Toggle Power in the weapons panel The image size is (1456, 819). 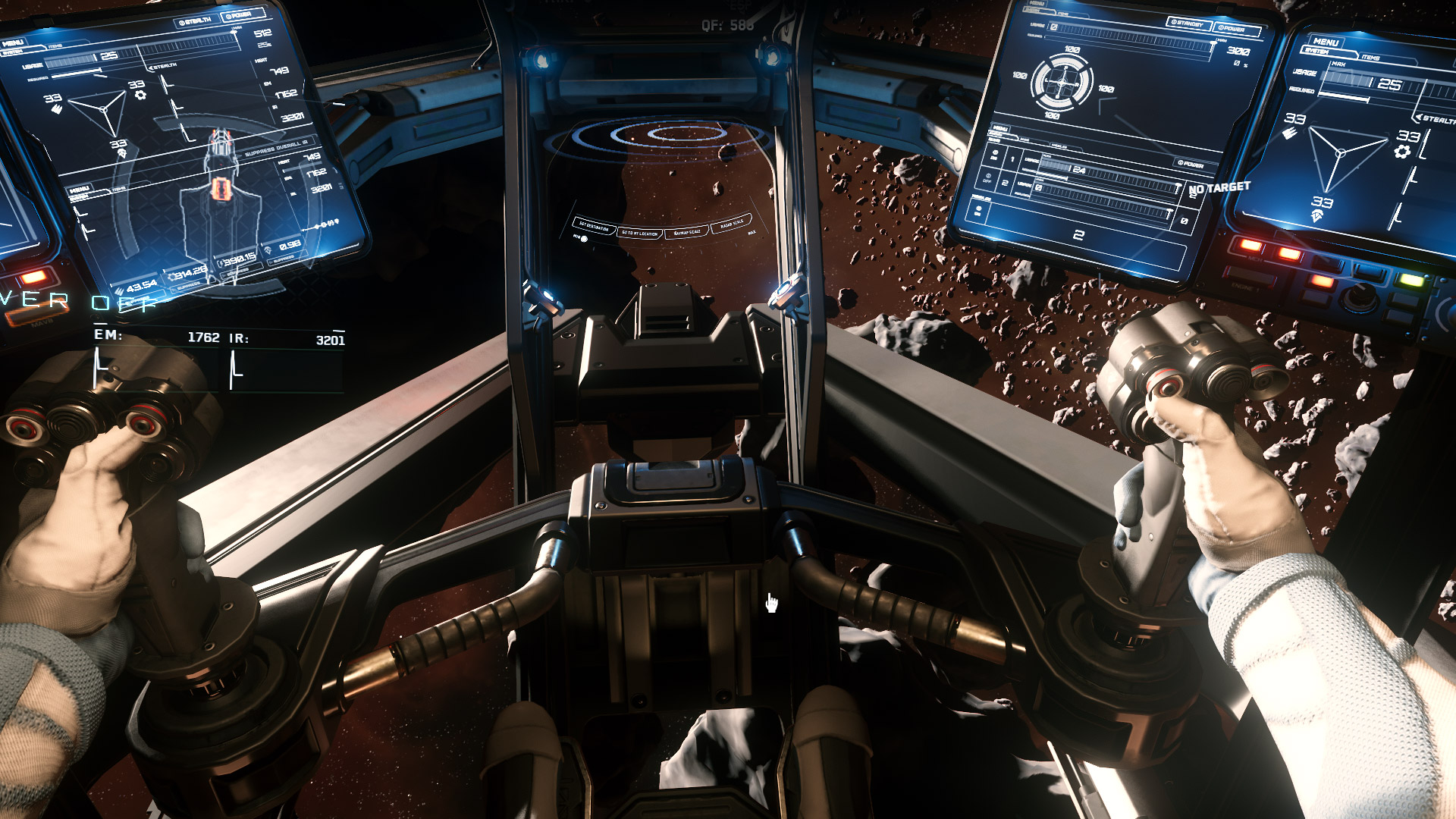coord(1191,163)
